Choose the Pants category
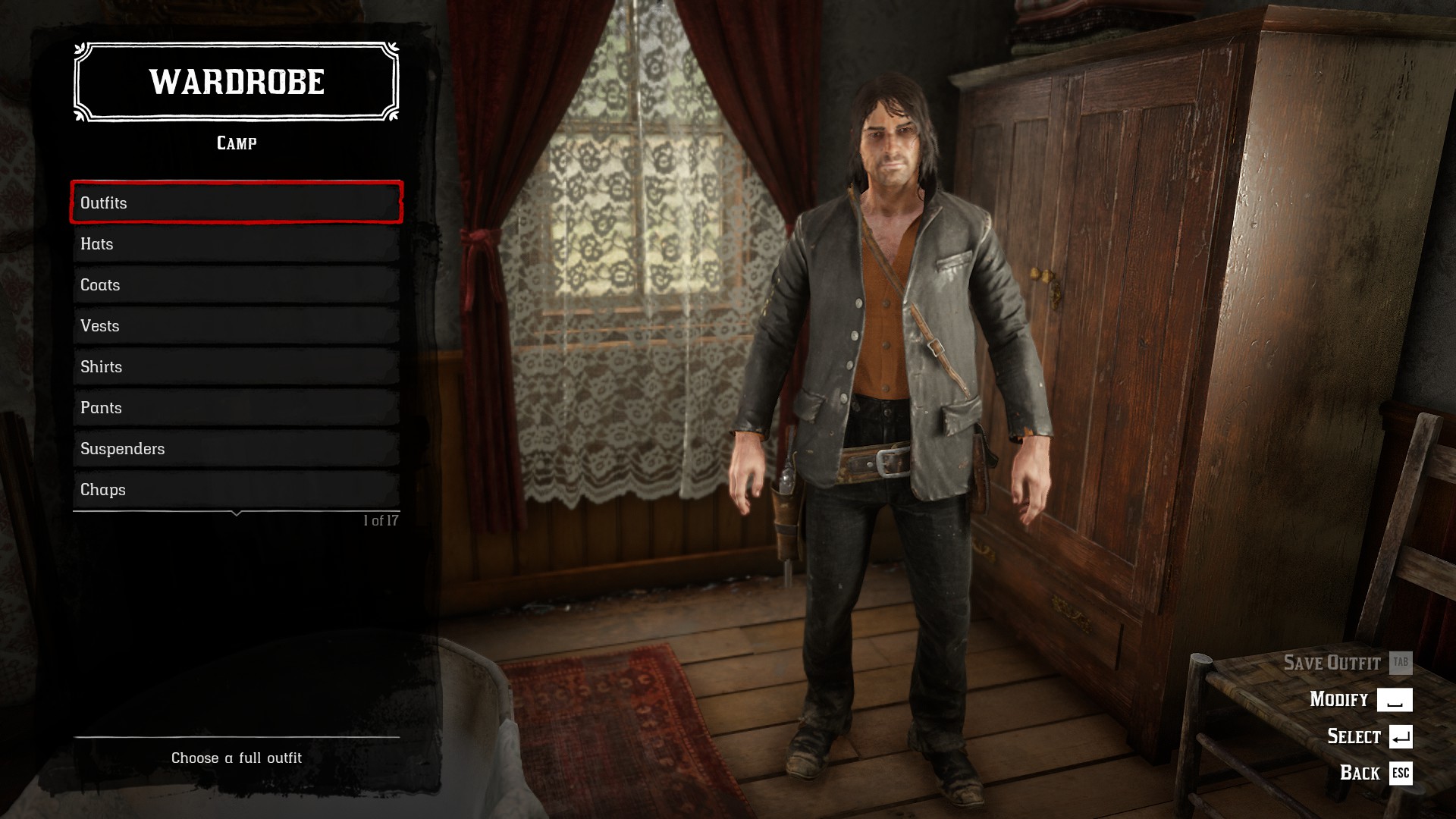The height and width of the screenshot is (819, 1456). pos(235,407)
